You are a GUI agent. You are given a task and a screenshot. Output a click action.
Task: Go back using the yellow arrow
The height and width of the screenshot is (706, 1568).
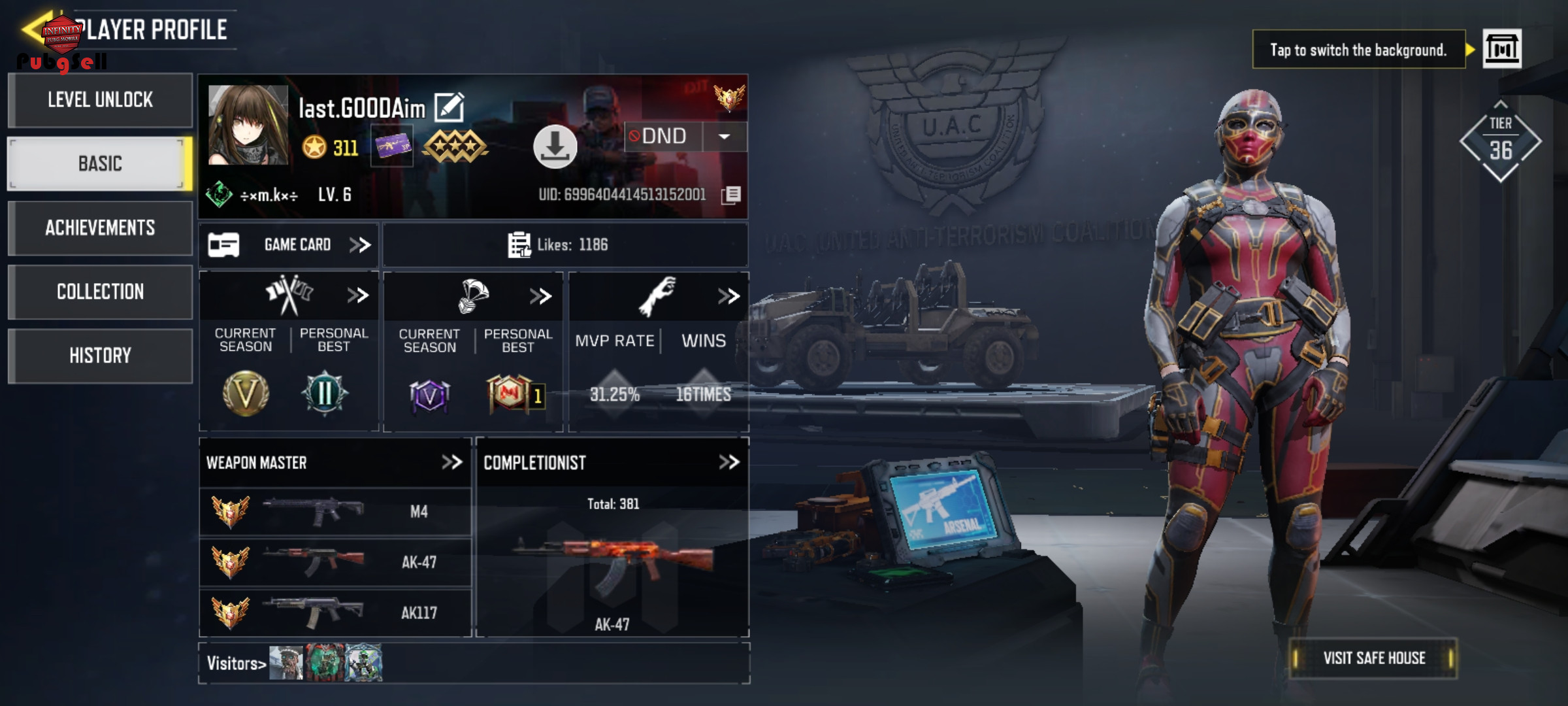point(33,28)
